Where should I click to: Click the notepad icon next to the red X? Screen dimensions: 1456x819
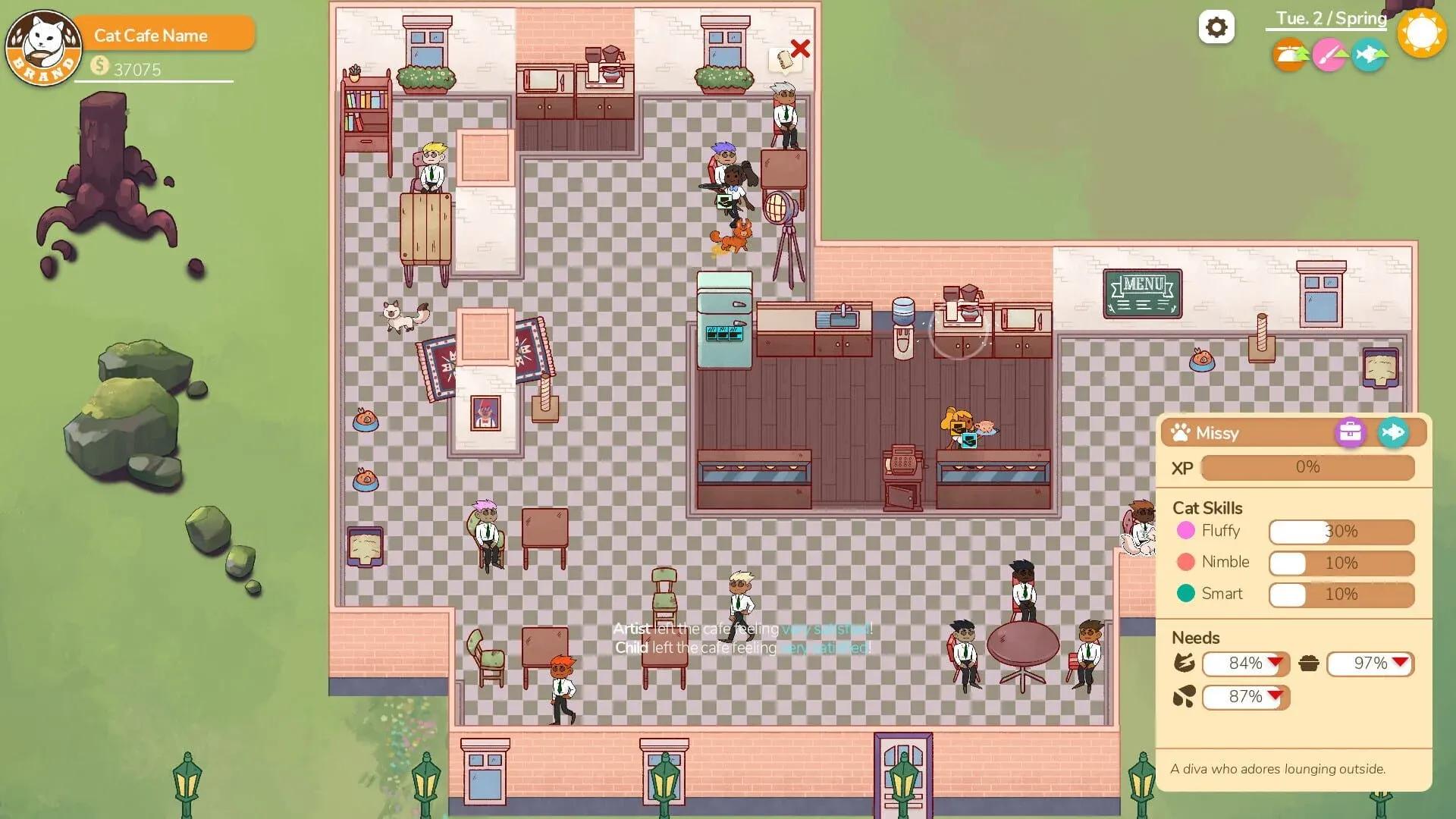pyautogui.click(x=785, y=59)
